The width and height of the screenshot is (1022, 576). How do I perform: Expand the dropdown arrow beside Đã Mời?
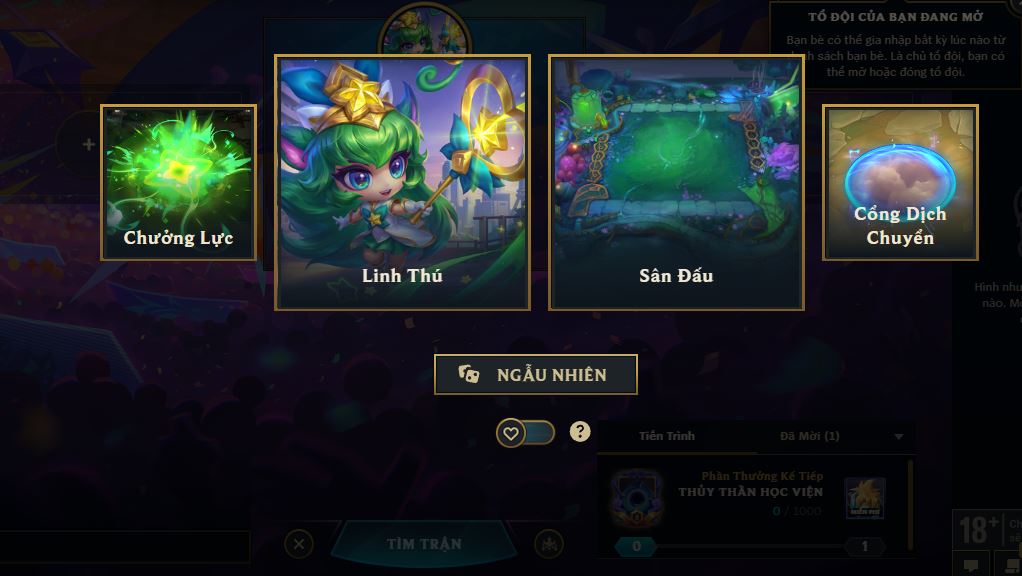[x=898, y=437]
